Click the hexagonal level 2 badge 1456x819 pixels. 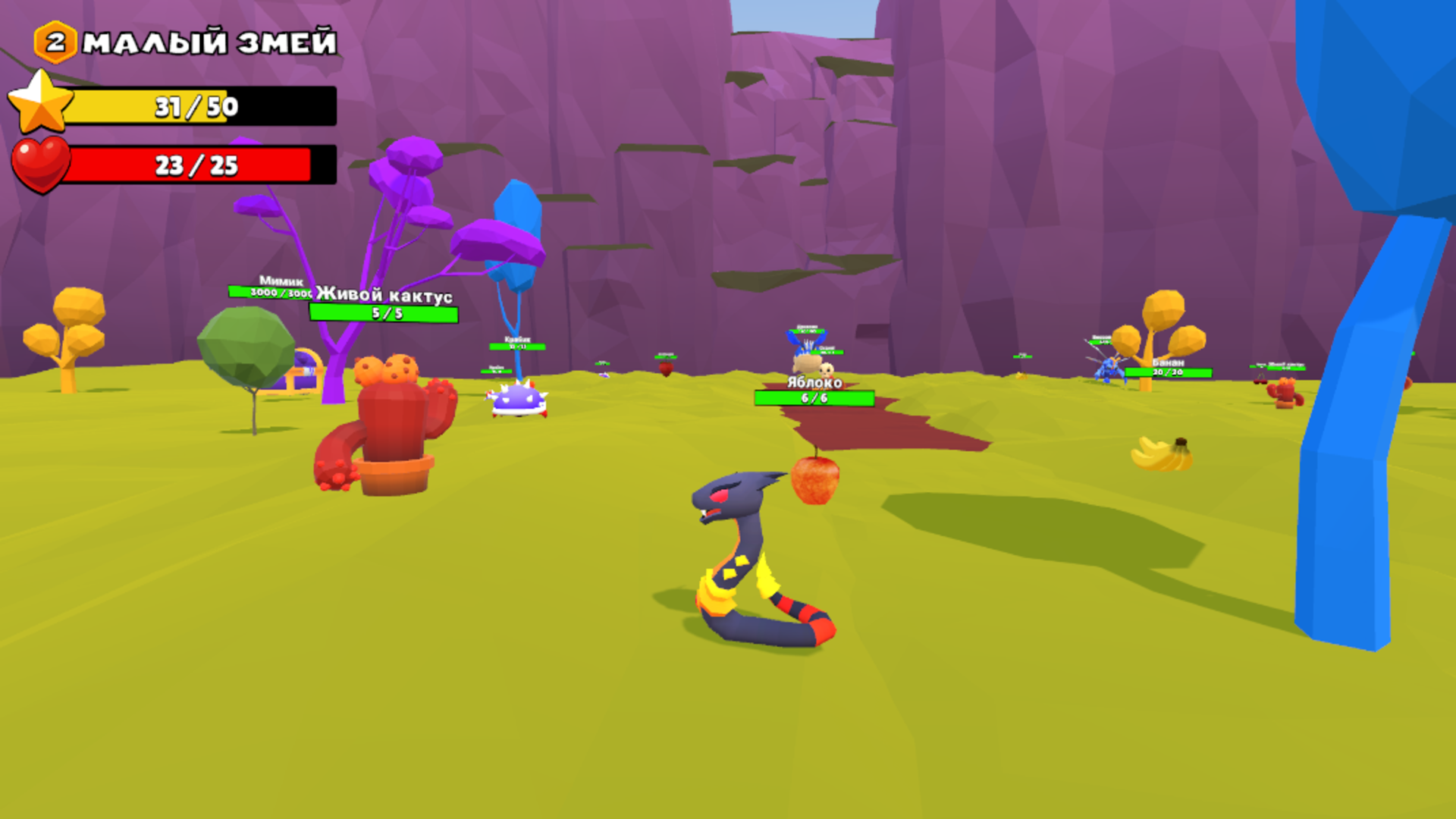(55, 42)
